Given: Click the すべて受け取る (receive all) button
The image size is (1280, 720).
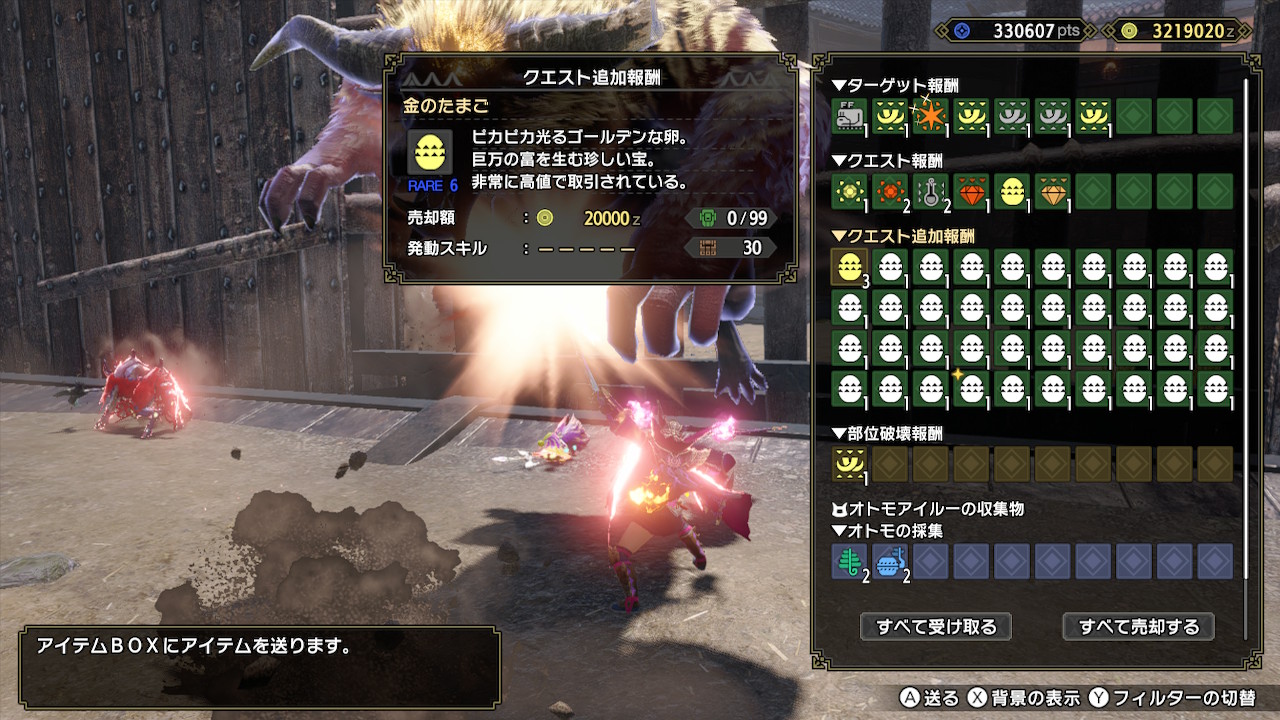Looking at the screenshot, I should tap(936, 627).
